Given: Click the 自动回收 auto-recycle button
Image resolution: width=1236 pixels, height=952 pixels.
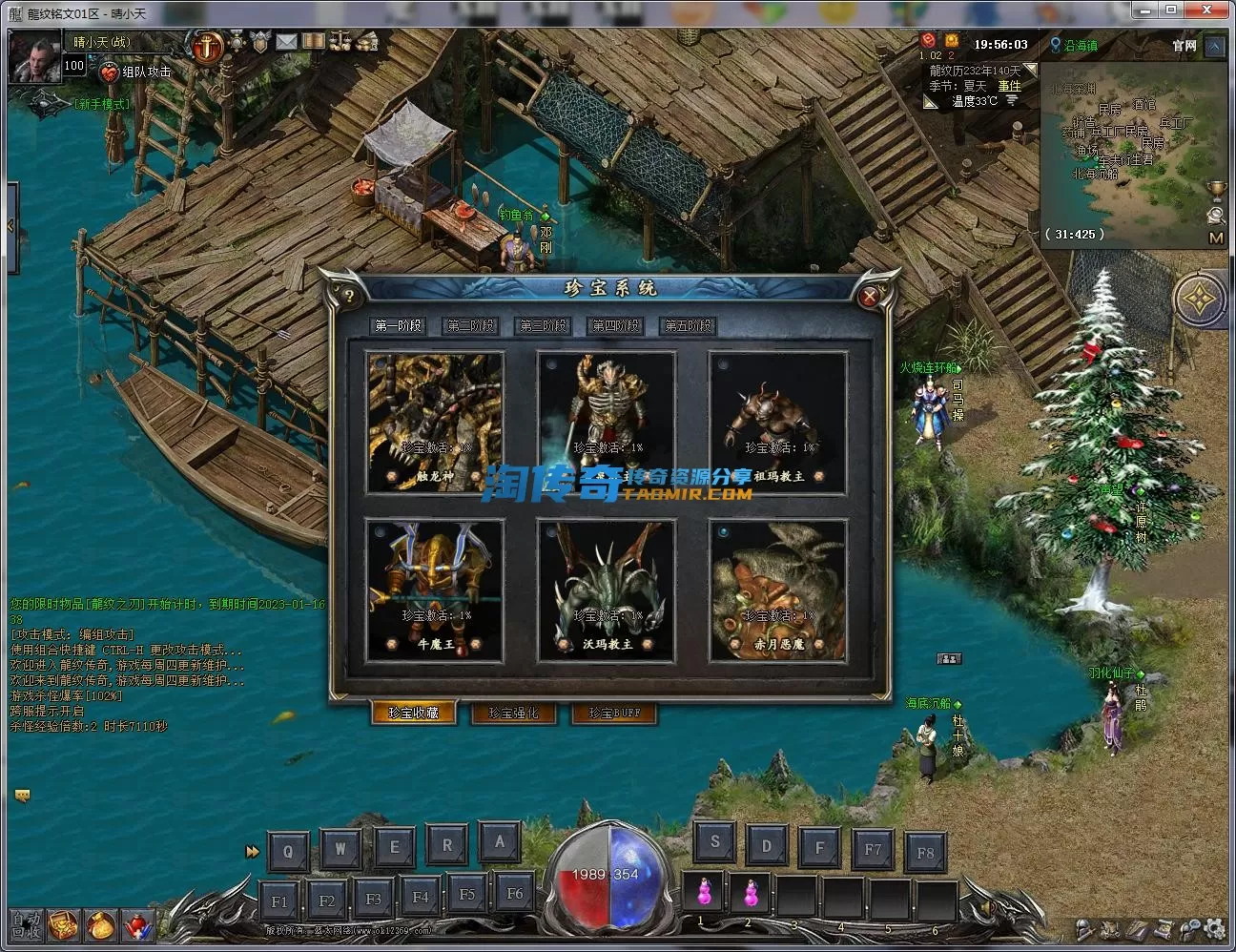Looking at the screenshot, I should [x=26, y=924].
